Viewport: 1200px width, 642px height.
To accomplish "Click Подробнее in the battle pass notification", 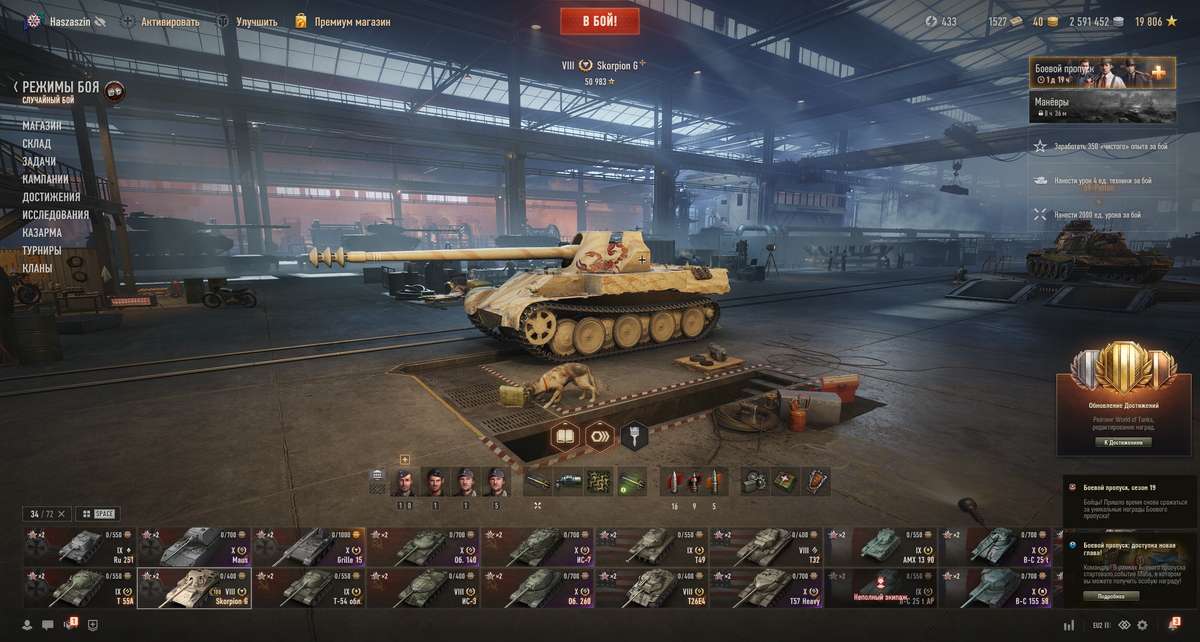I will [1117, 596].
